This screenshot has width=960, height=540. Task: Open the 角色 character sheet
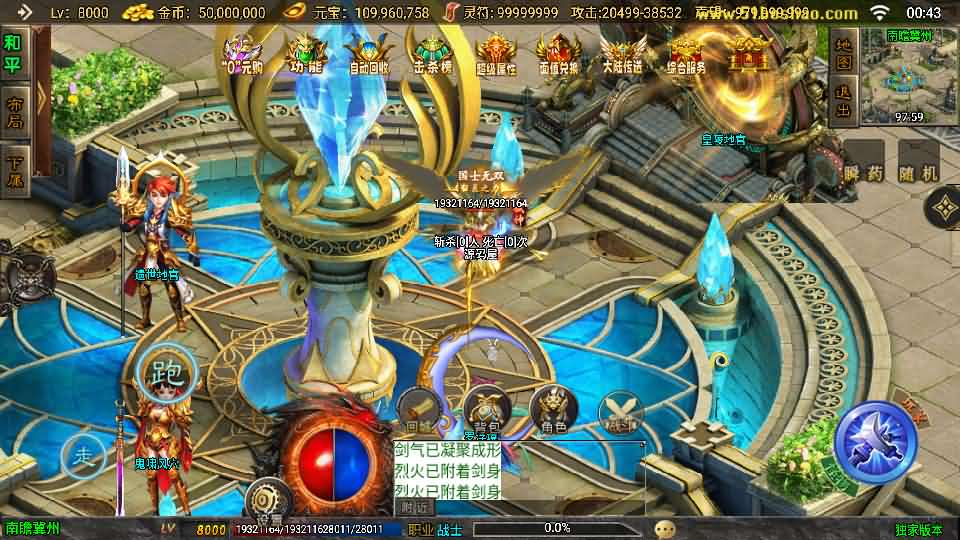(554, 410)
